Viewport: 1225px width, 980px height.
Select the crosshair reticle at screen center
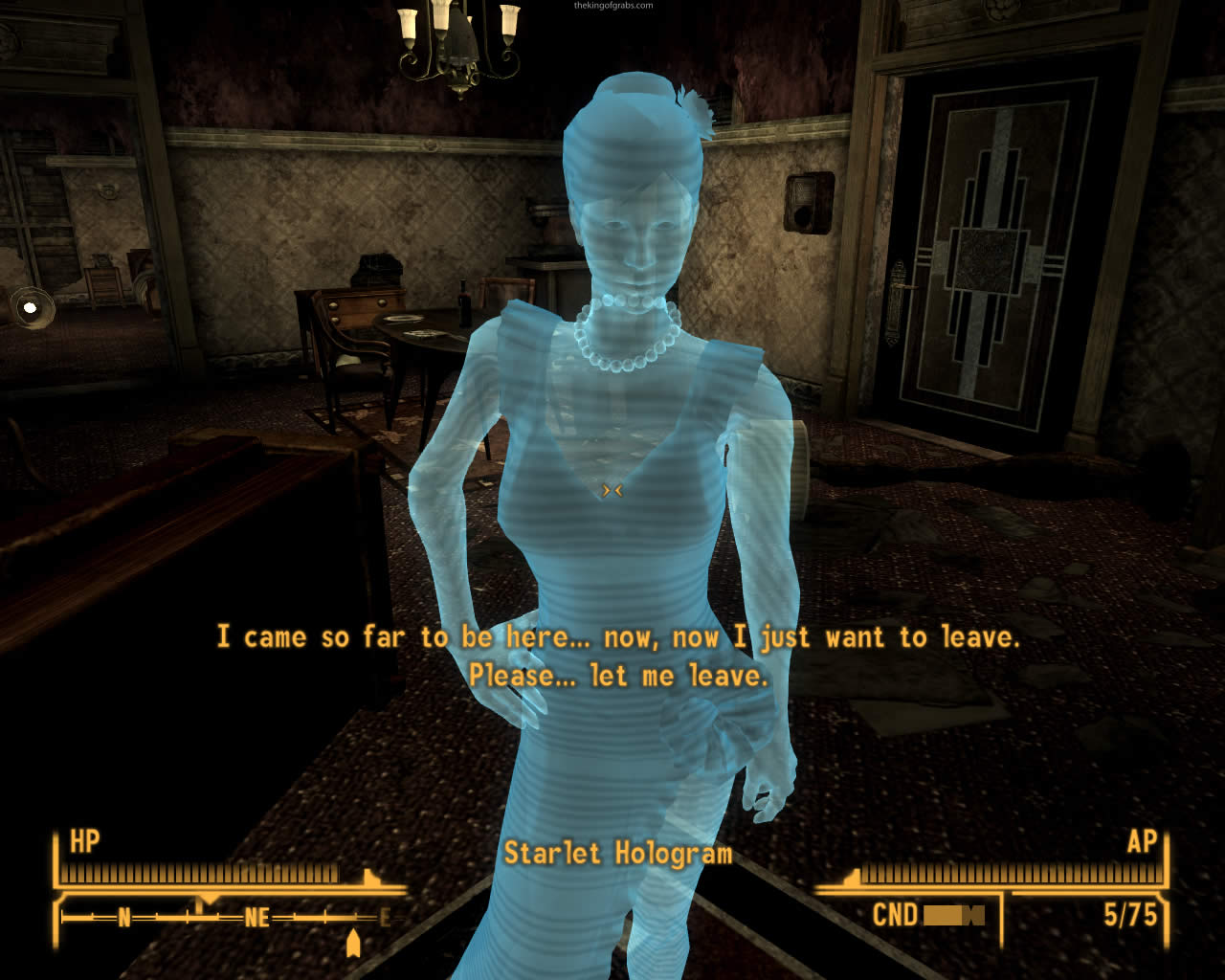pos(612,490)
